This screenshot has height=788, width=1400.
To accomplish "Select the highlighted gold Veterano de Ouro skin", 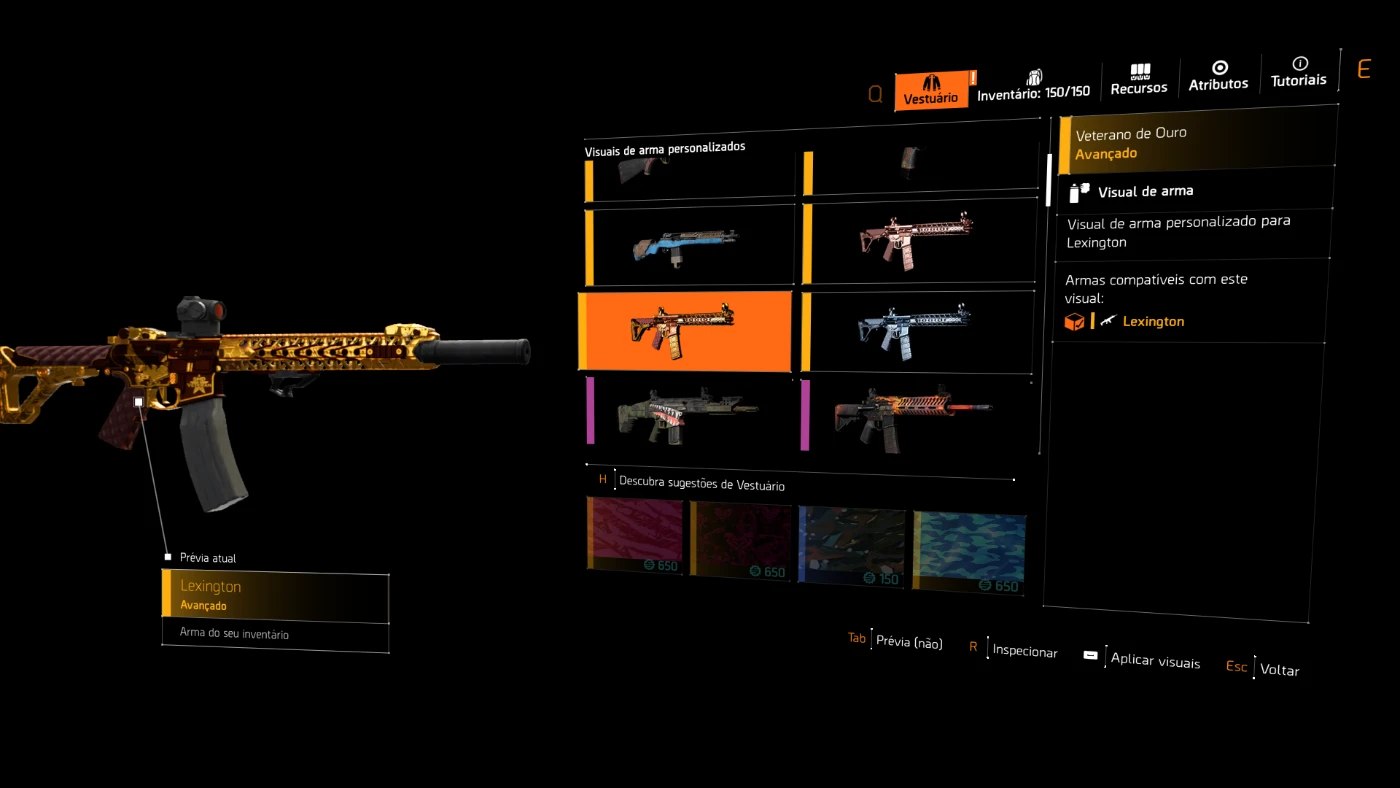I will [685, 329].
